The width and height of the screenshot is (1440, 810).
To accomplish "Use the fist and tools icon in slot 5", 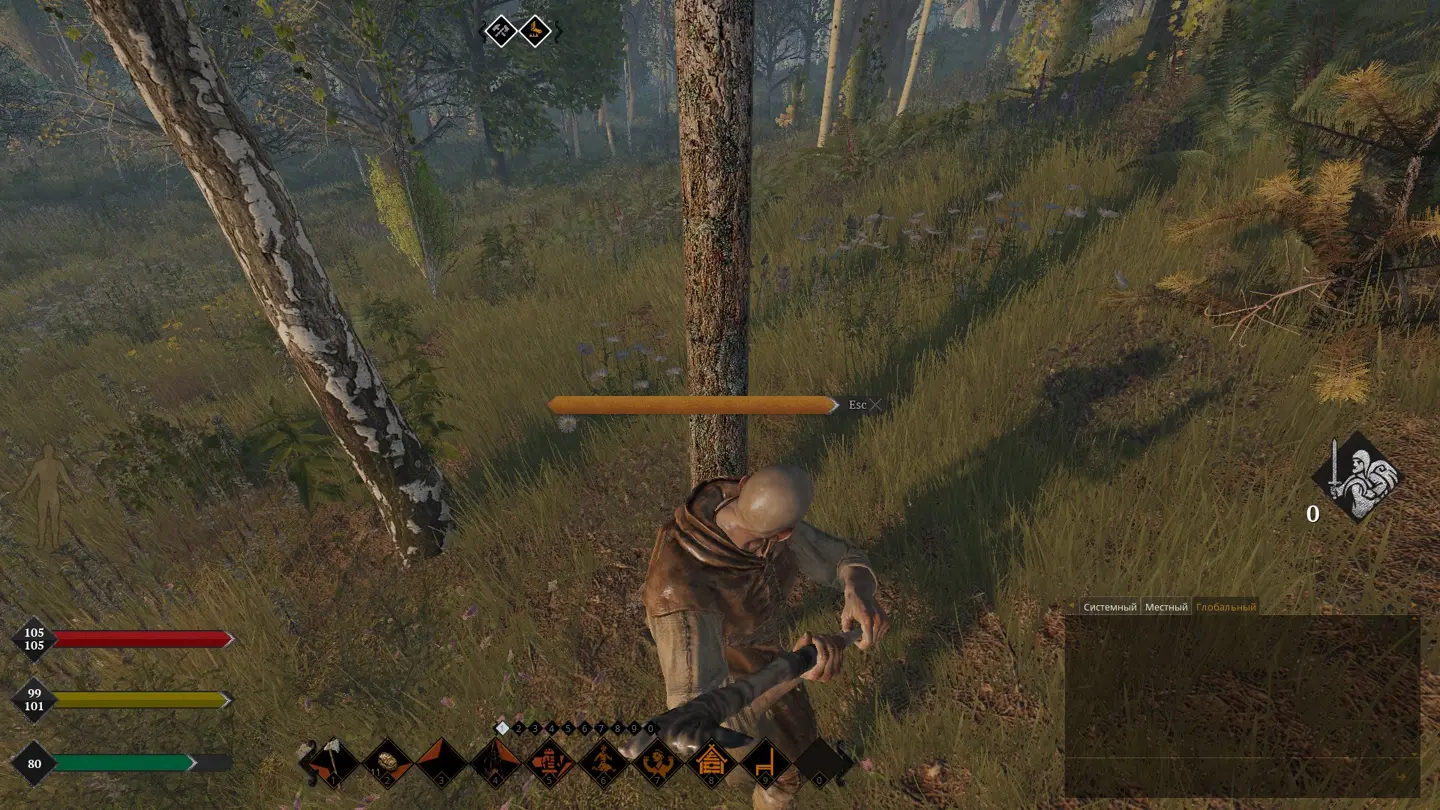I will pyautogui.click(x=549, y=763).
